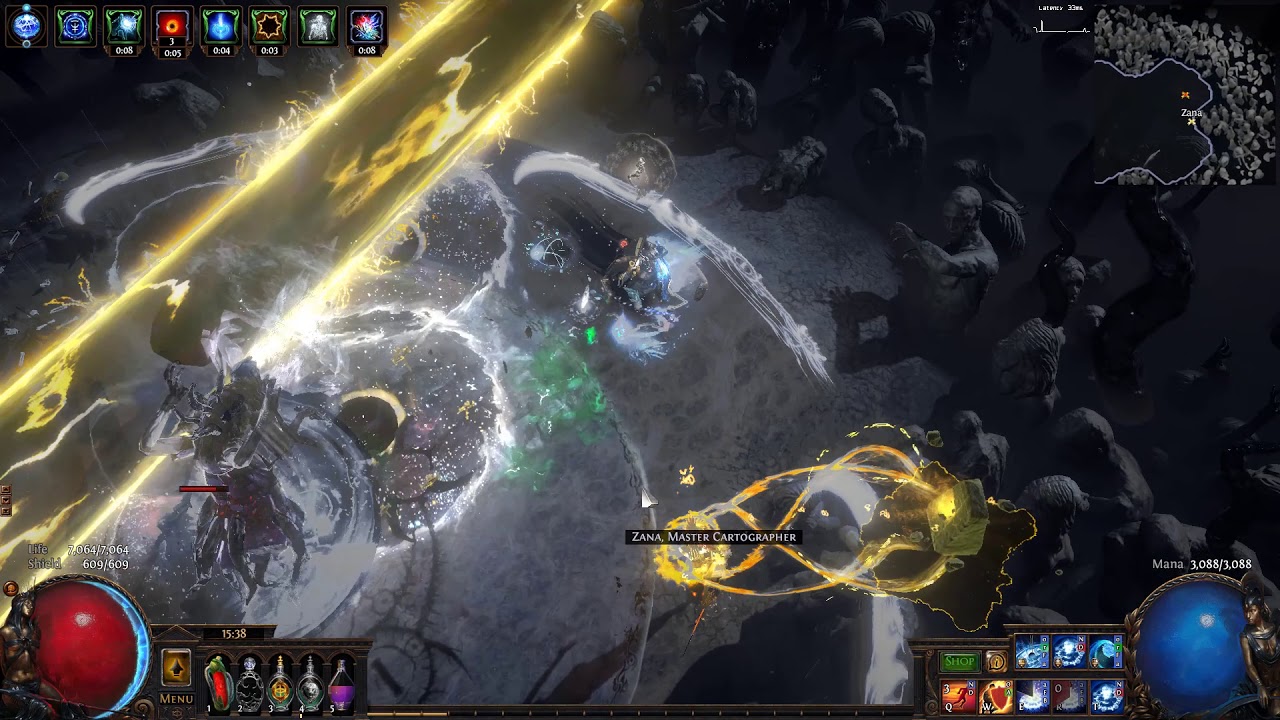Click the white ghostly figure buff icon

pyautogui.click(x=318, y=26)
